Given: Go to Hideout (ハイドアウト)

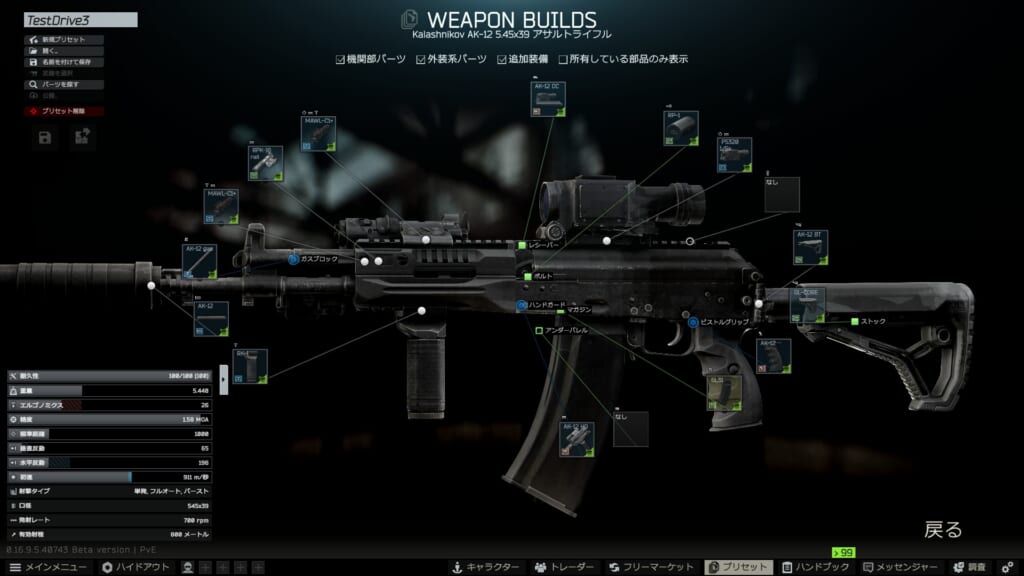Looking at the screenshot, I should coord(134,567).
